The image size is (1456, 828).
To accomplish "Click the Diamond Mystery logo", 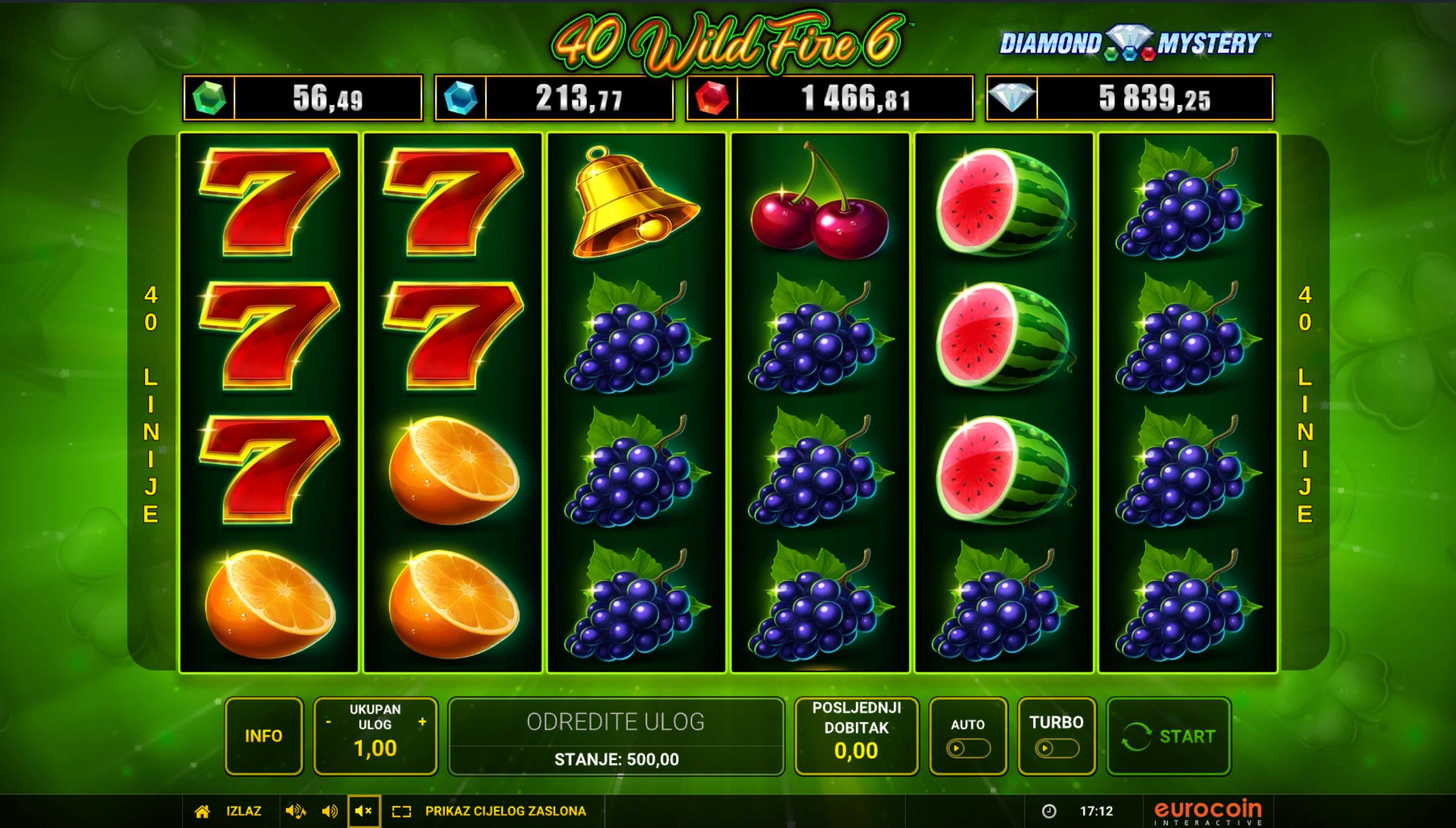I will [x=1135, y=44].
